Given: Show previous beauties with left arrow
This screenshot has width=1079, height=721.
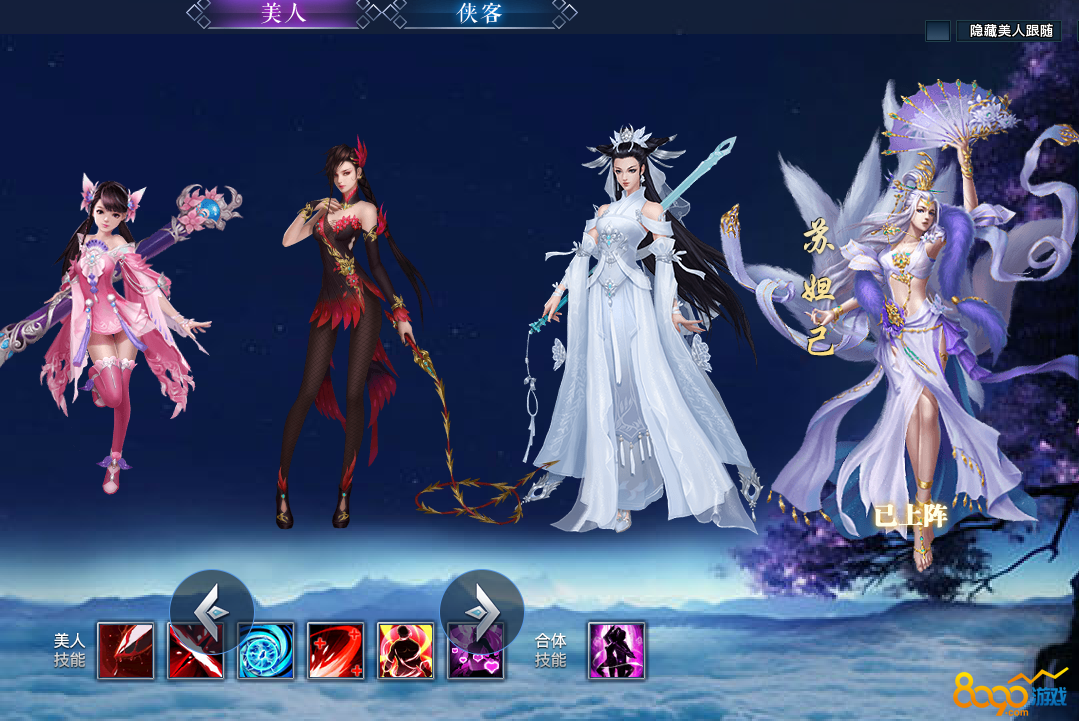Looking at the screenshot, I should tap(211, 610).
